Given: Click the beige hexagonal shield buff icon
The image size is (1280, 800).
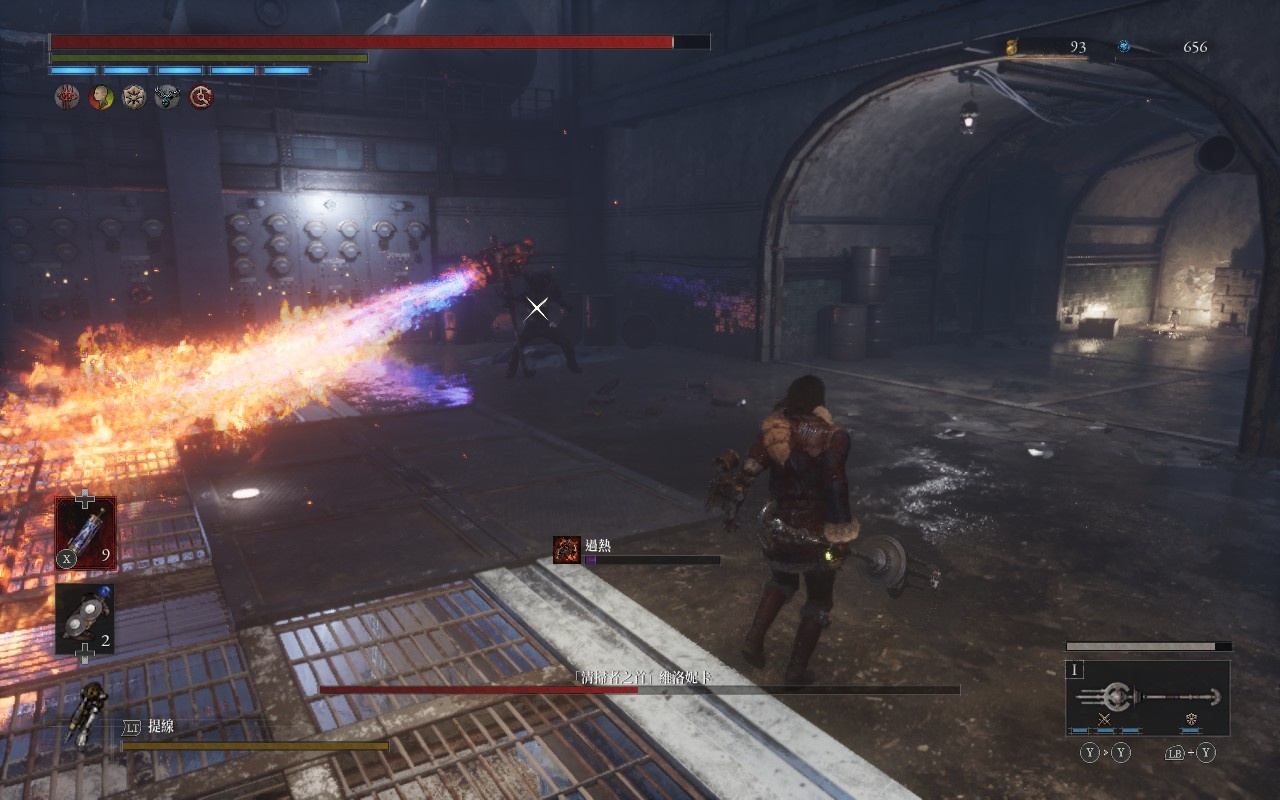Looking at the screenshot, I should 134,97.
